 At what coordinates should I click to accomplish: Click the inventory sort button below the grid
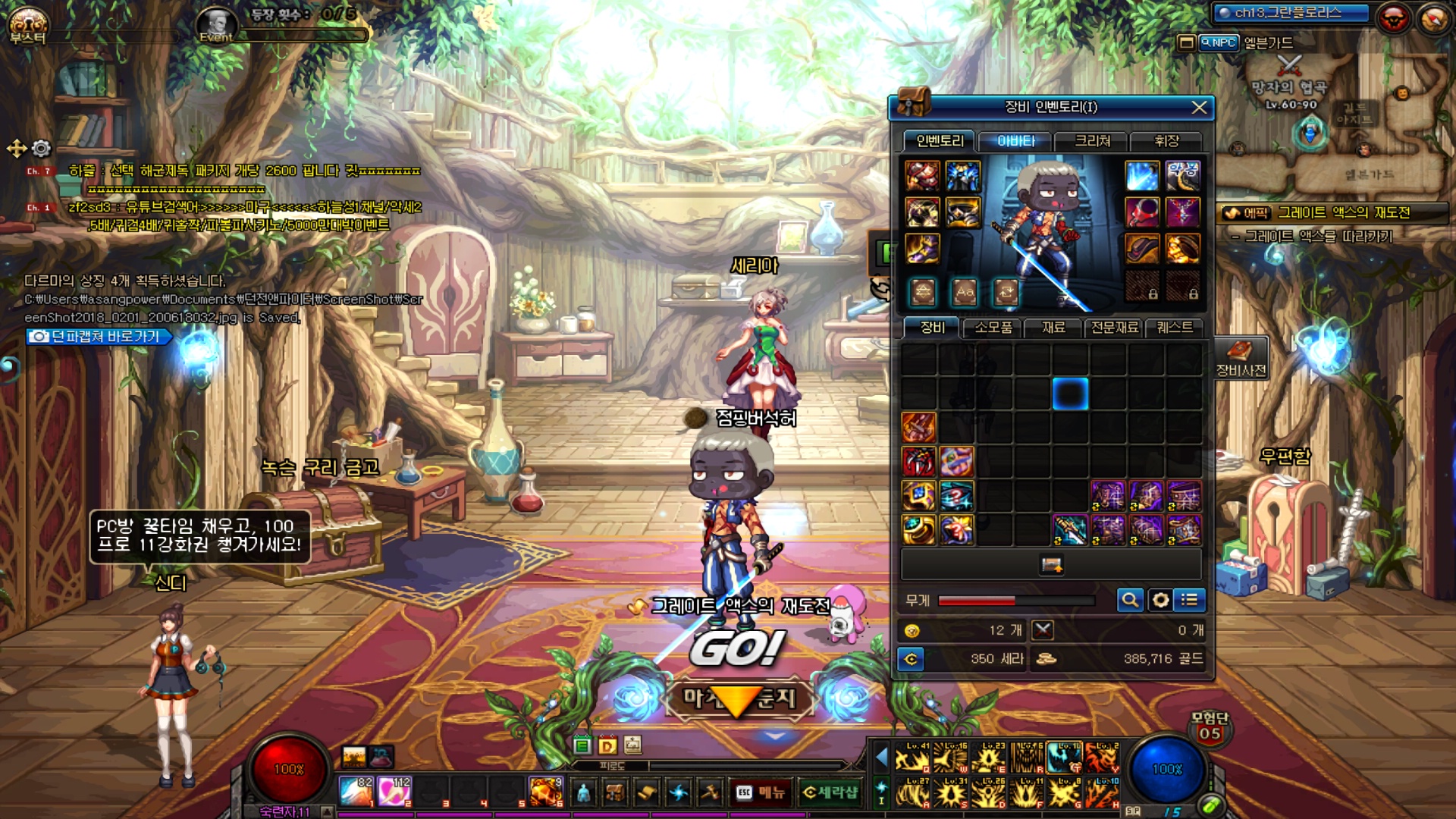1052,565
